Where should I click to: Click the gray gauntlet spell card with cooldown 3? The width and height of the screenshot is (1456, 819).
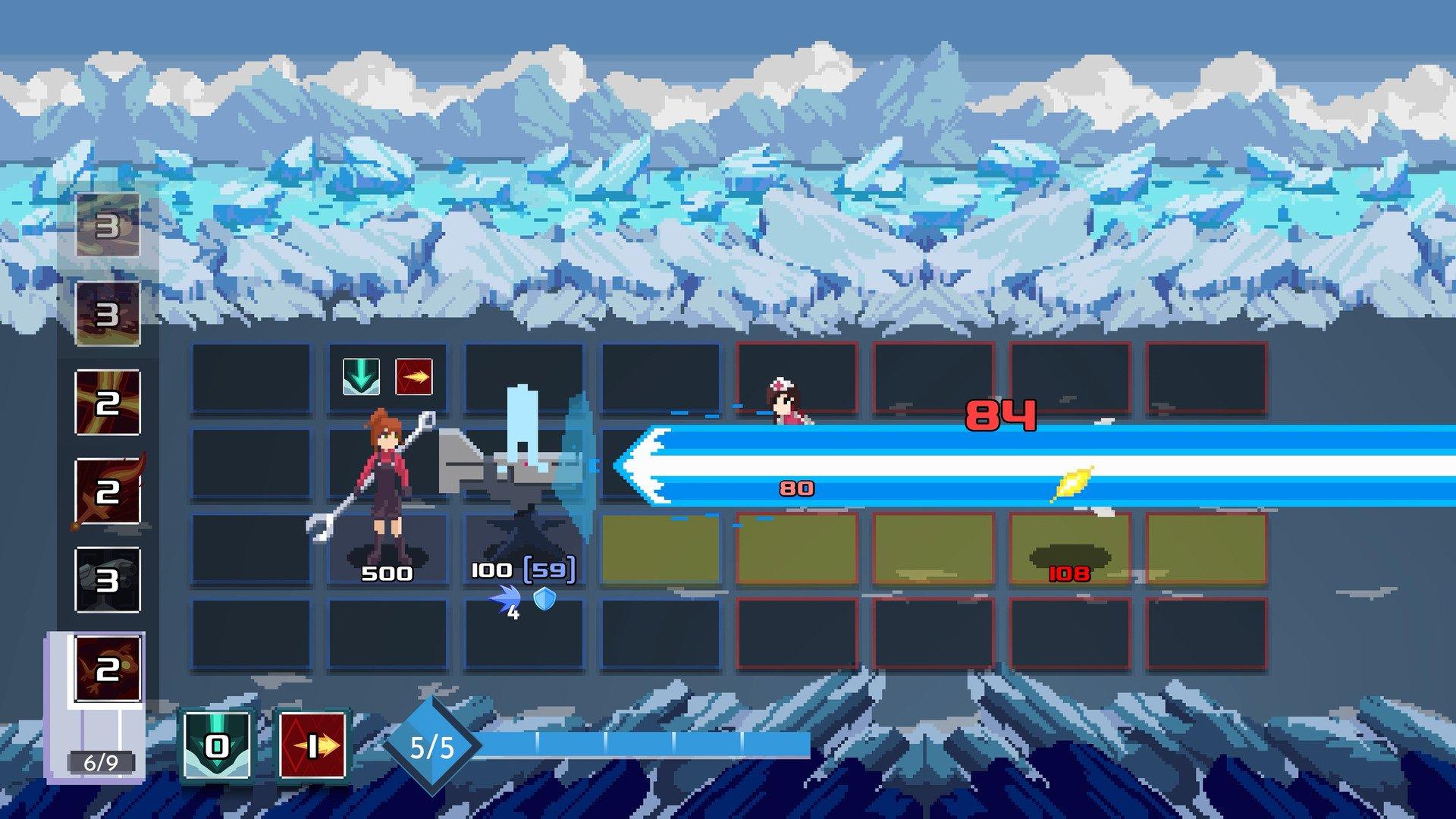click(108, 580)
